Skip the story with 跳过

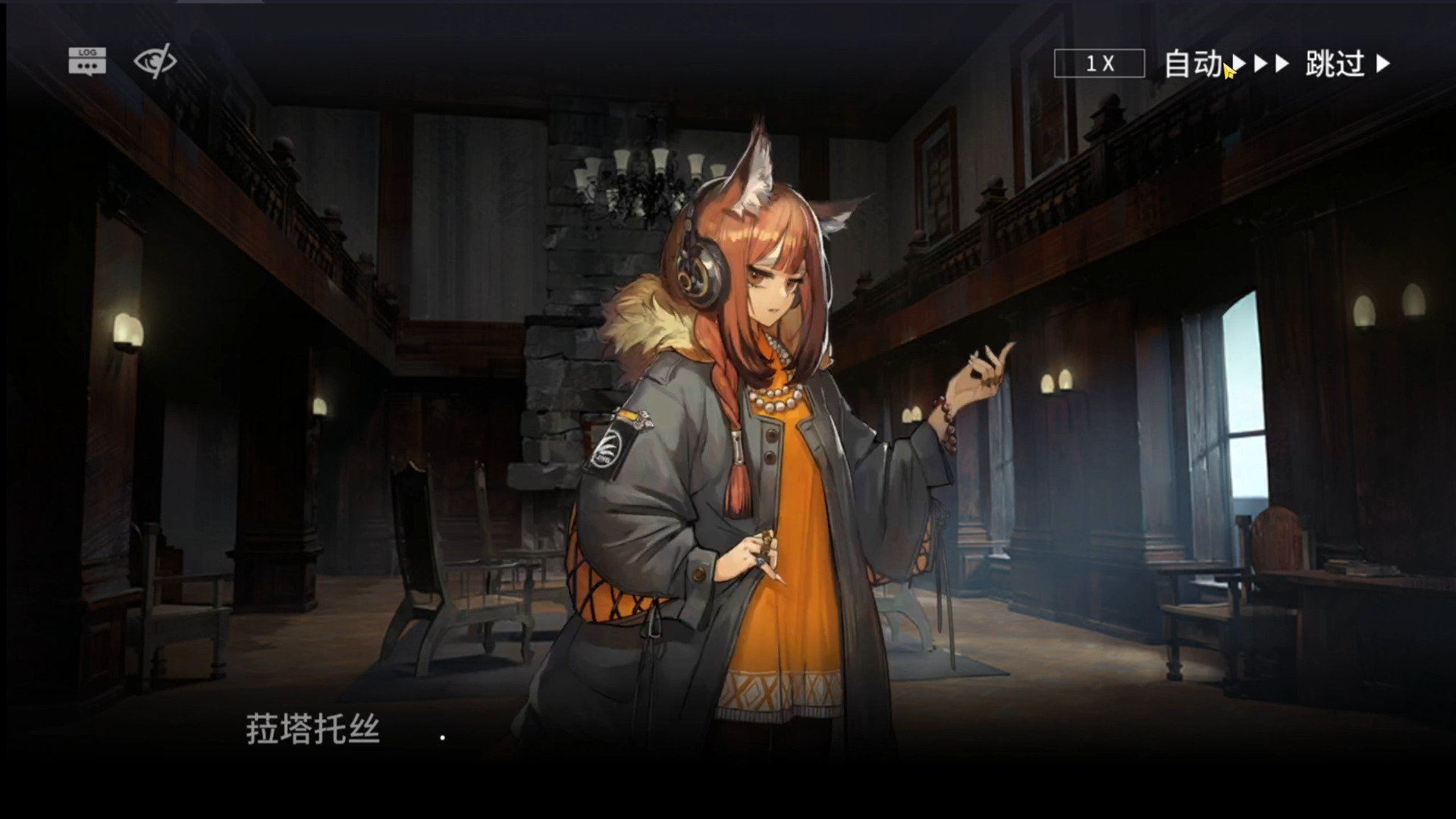point(1348,64)
